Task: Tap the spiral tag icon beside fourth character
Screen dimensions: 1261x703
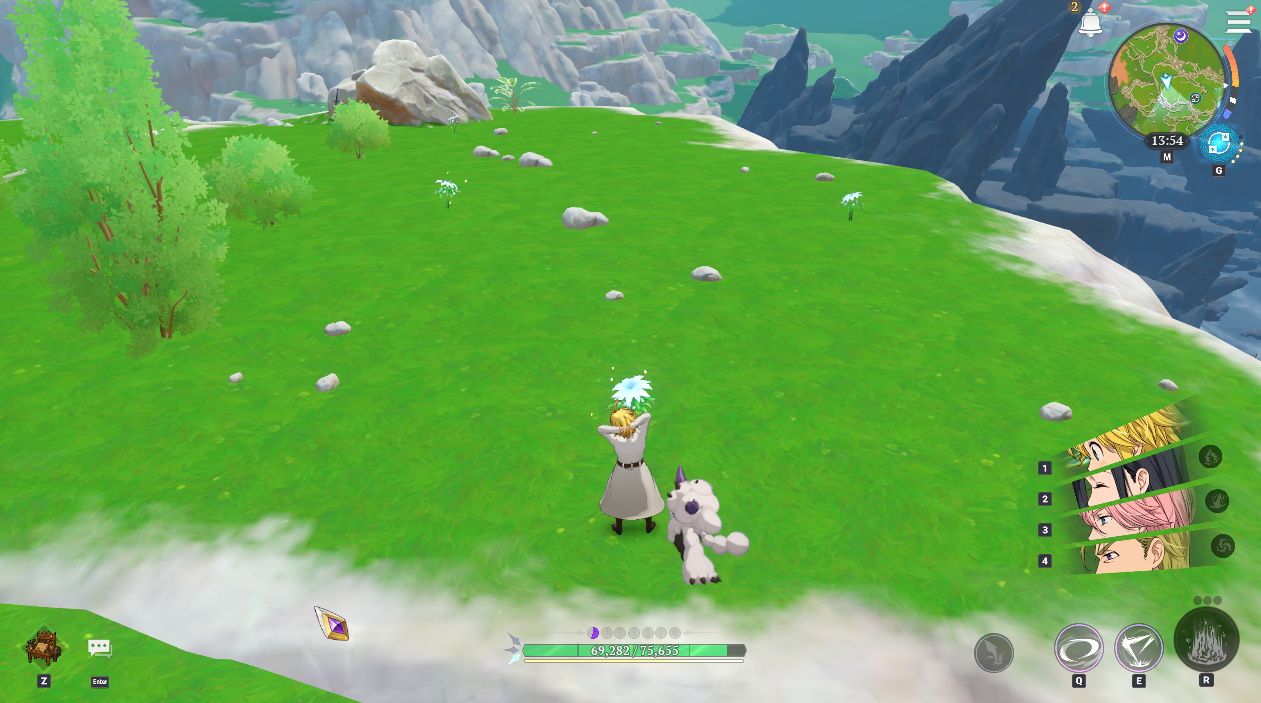Action: (1222, 546)
